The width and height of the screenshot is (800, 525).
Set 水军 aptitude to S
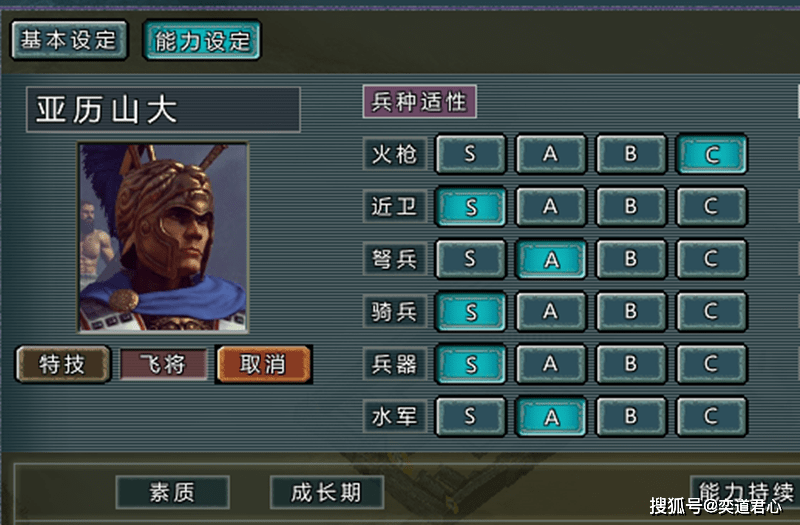coord(470,416)
